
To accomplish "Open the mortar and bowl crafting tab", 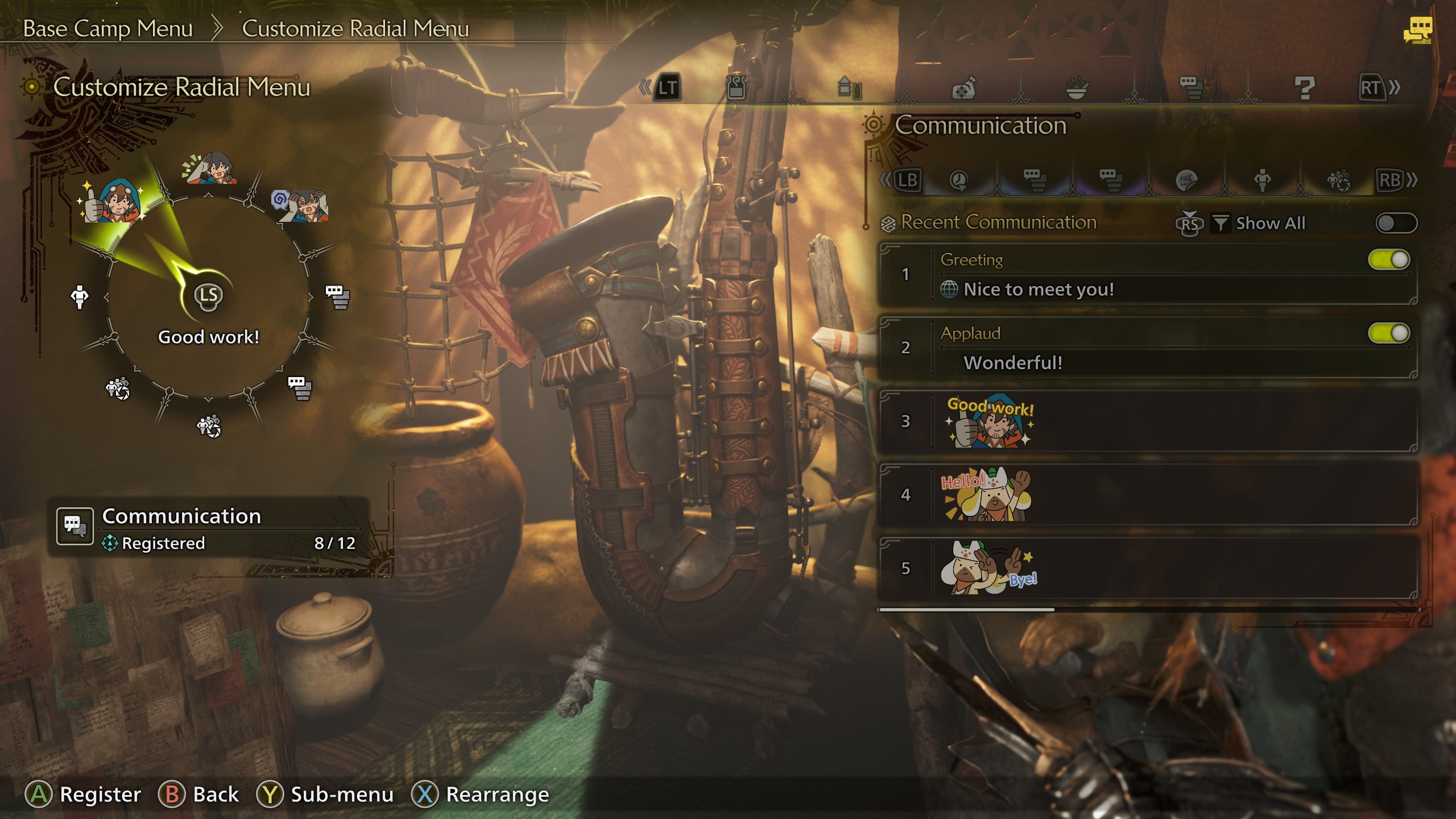I will [x=1077, y=88].
